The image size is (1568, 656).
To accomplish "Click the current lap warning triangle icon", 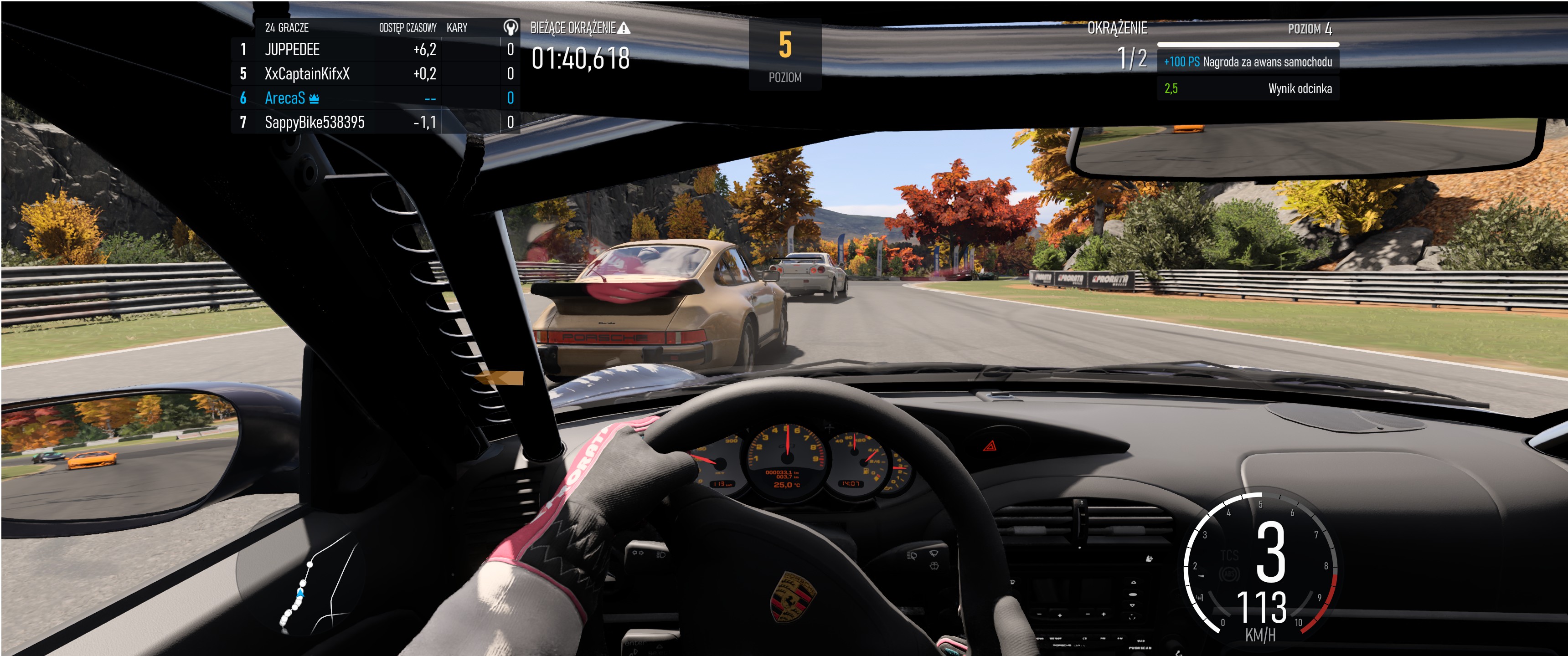I will [x=624, y=28].
